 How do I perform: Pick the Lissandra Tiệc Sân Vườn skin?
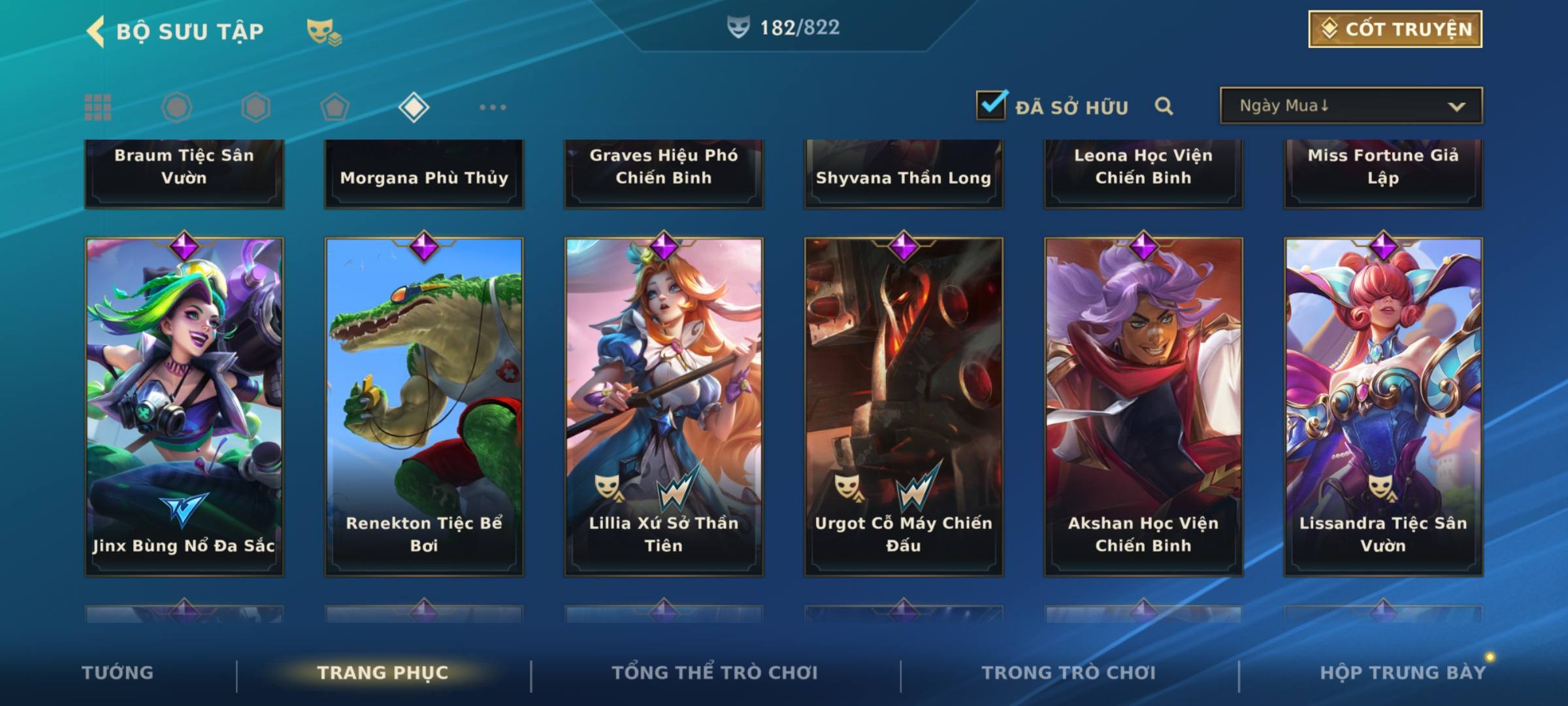pyautogui.click(x=1383, y=405)
